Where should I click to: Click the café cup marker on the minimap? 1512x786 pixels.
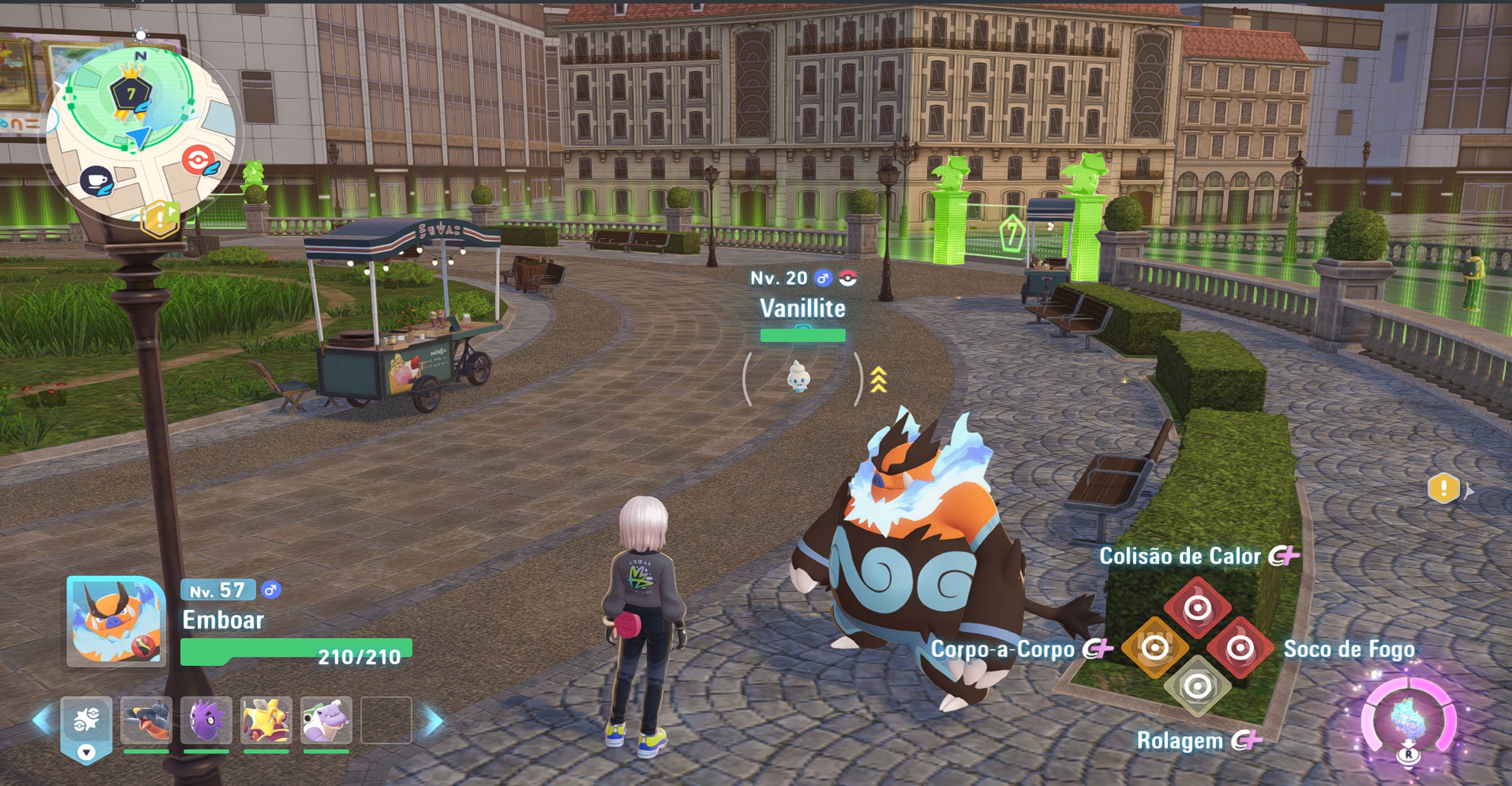tap(96, 181)
